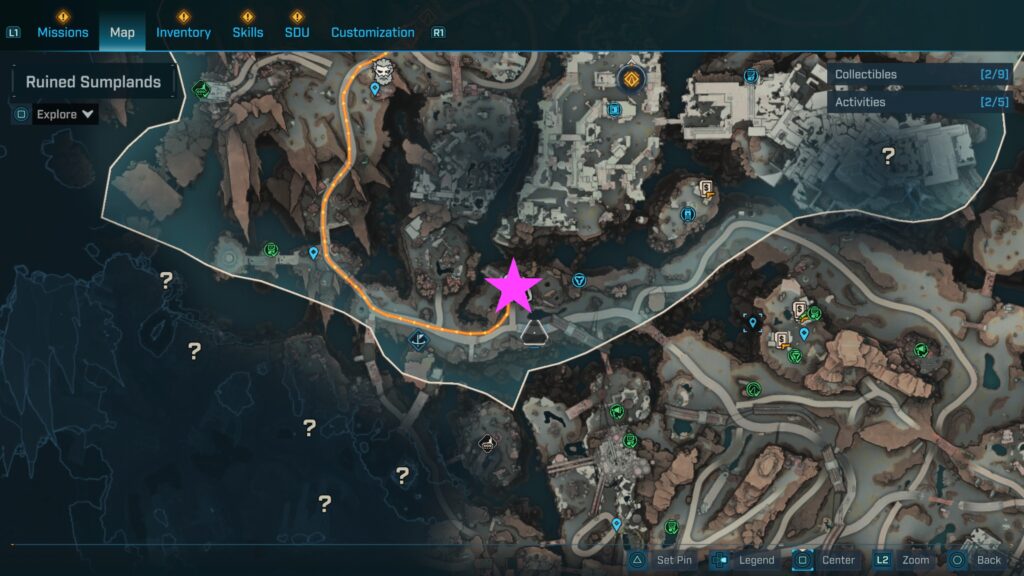Screen dimensions: 1024x576
Task: Expand the Explore dropdown
Action: click(x=66, y=114)
